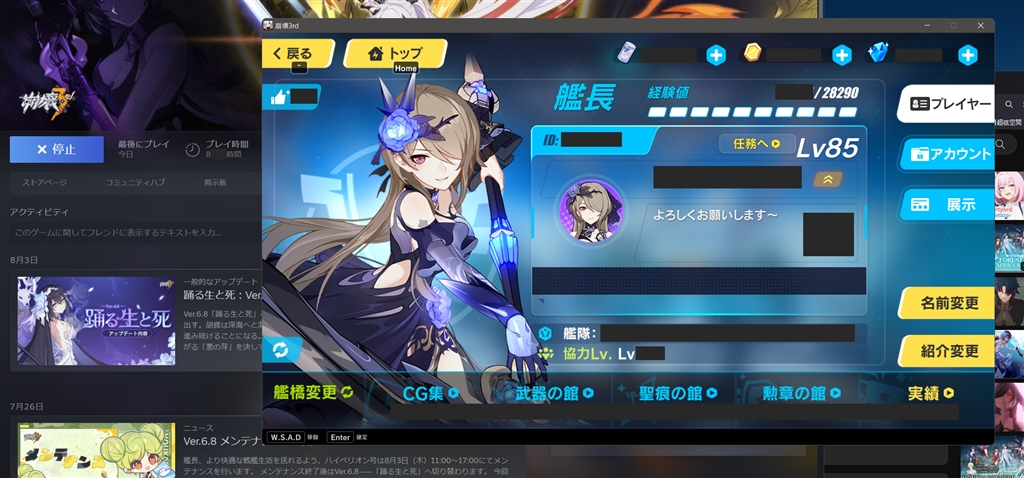The height and width of the screenshot is (478, 1024).
Task: Stop the game with the 停止 button
Action: [56, 149]
